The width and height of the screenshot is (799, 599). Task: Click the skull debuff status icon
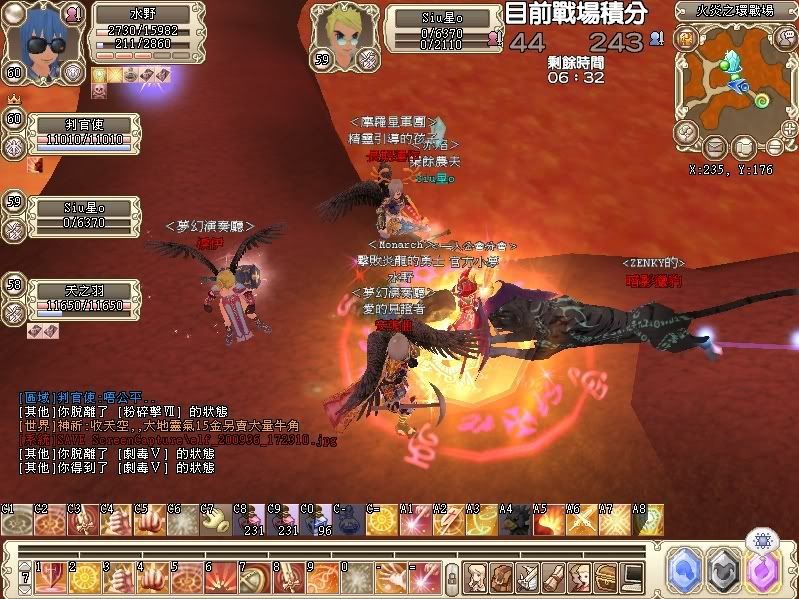[x=100, y=90]
